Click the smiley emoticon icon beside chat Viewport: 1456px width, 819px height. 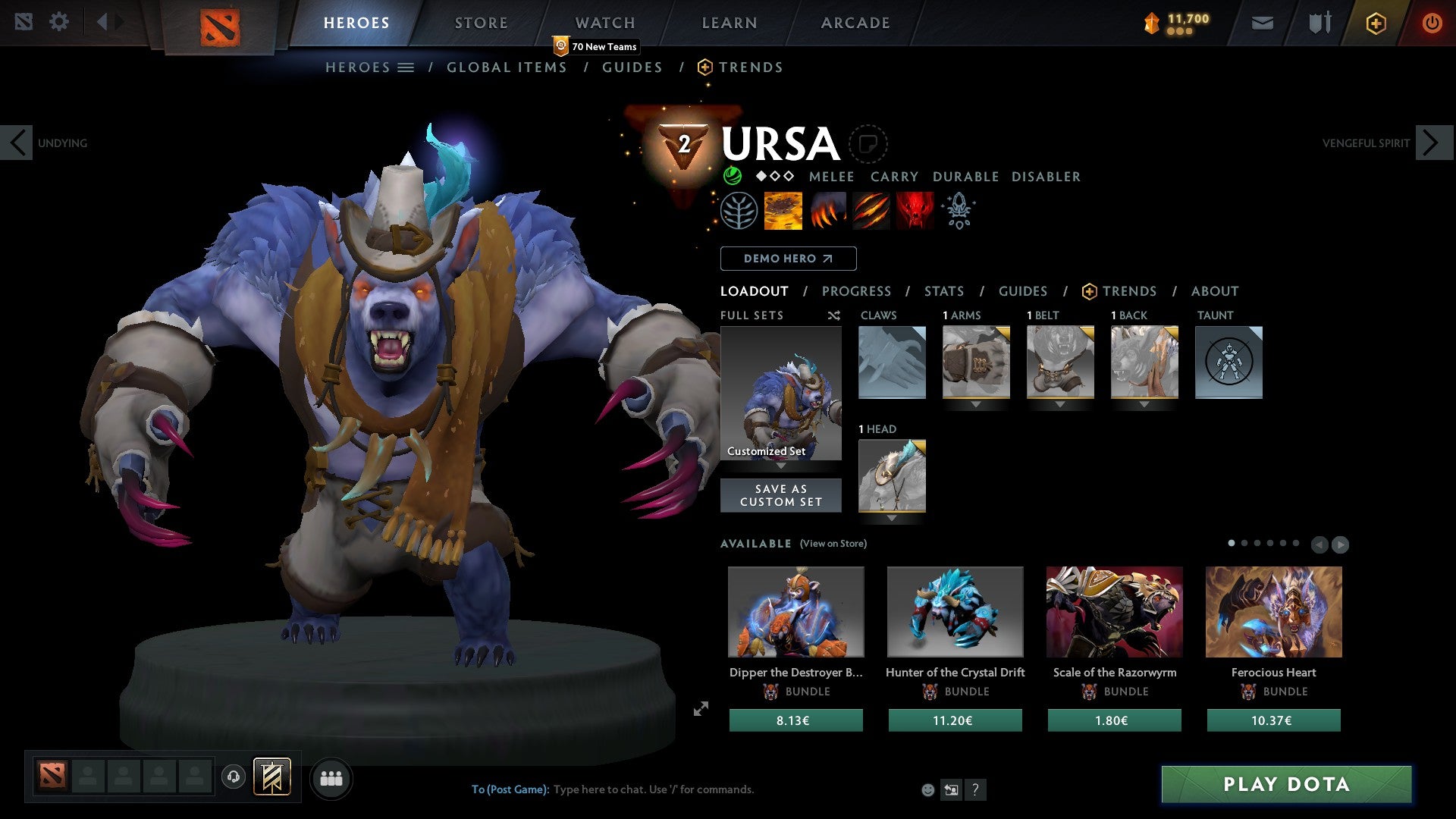point(927,789)
